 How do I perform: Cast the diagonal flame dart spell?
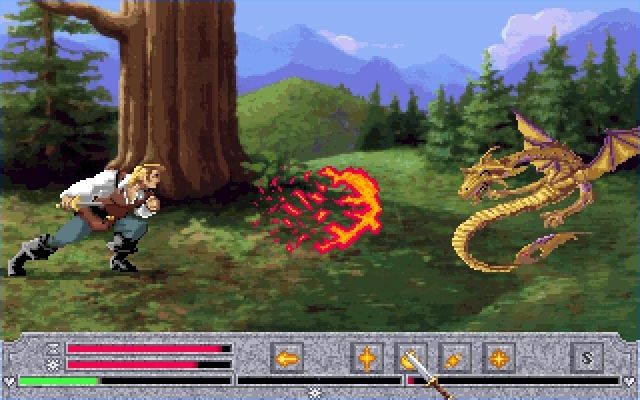pyautogui.click(x=453, y=357)
